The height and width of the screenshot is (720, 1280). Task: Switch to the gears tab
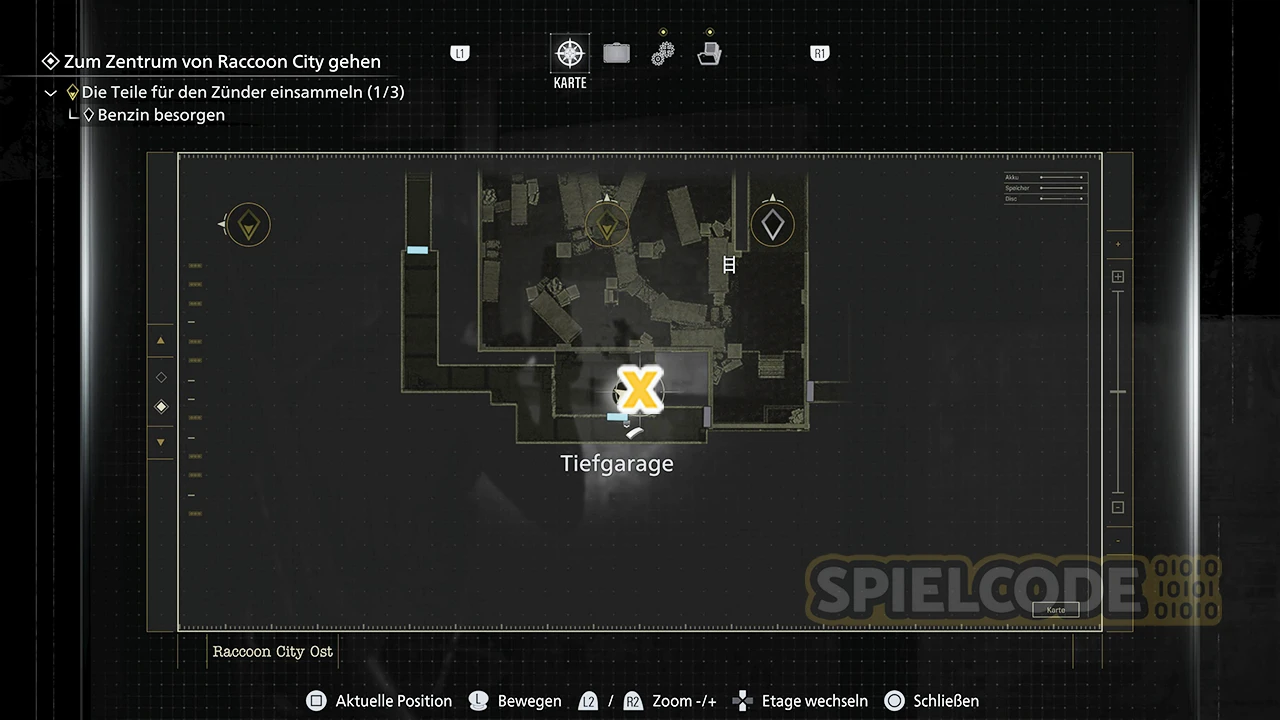[662, 53]
